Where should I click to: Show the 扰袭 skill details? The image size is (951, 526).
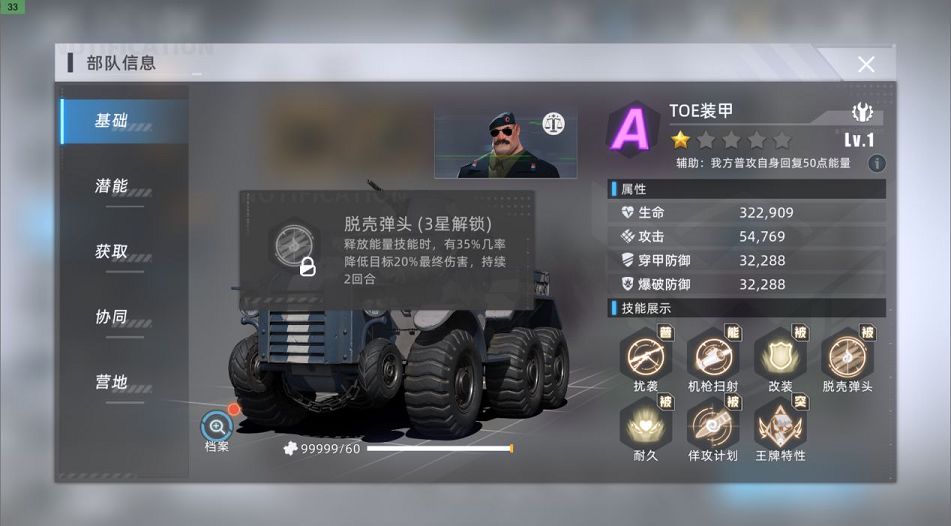point(644,354)
